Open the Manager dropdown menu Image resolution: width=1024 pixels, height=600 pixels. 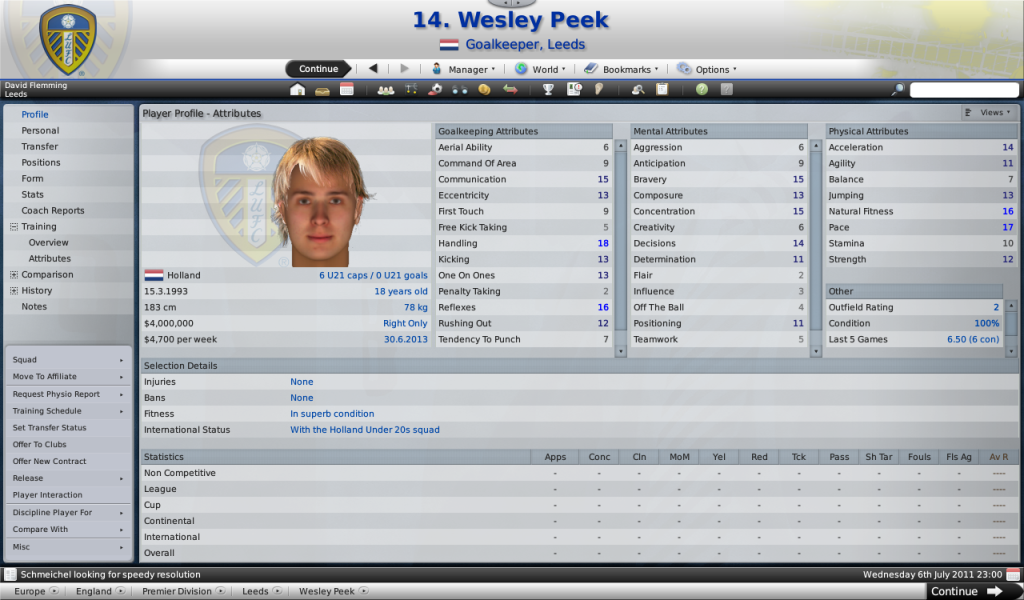click(463, 69)
